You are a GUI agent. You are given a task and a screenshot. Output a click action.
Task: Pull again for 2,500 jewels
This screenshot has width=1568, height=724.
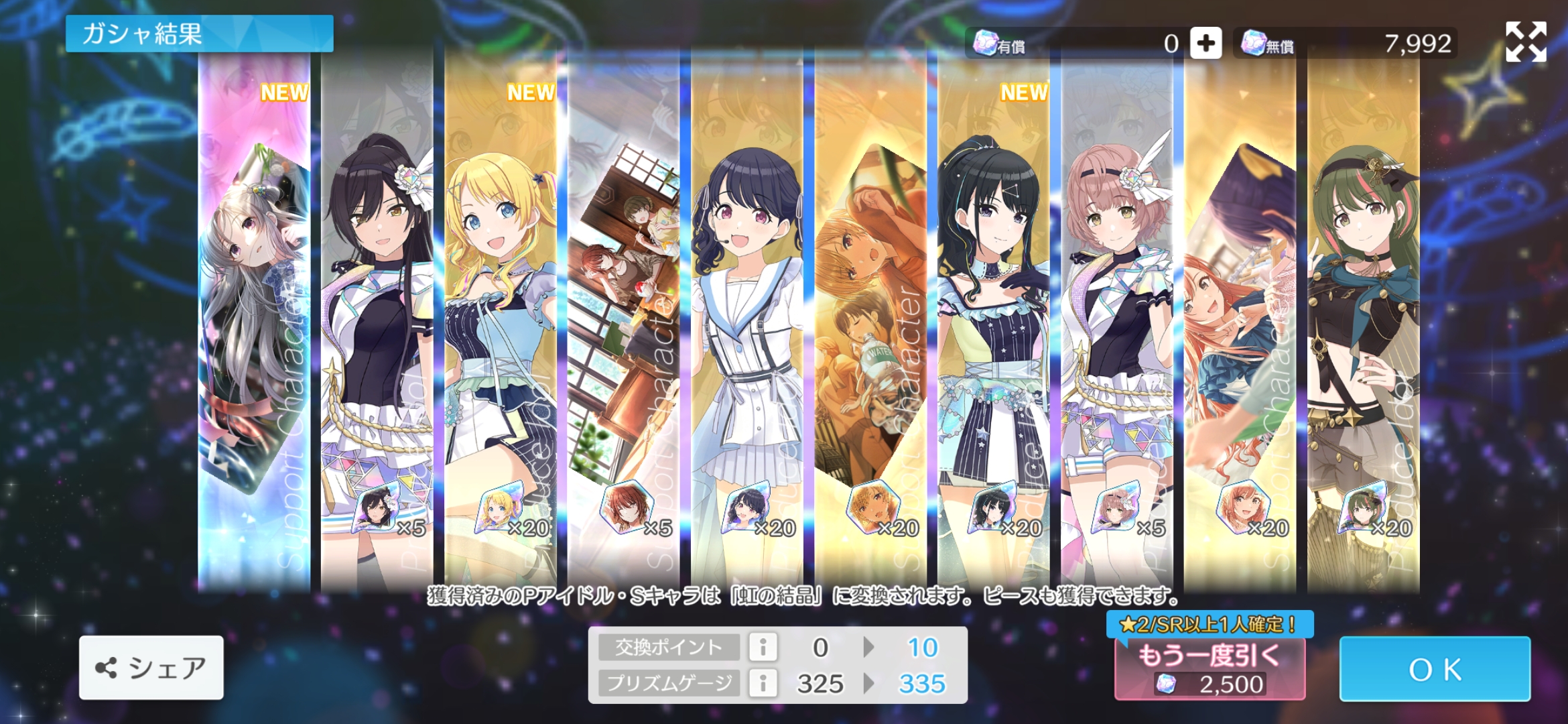point(1210,668)
